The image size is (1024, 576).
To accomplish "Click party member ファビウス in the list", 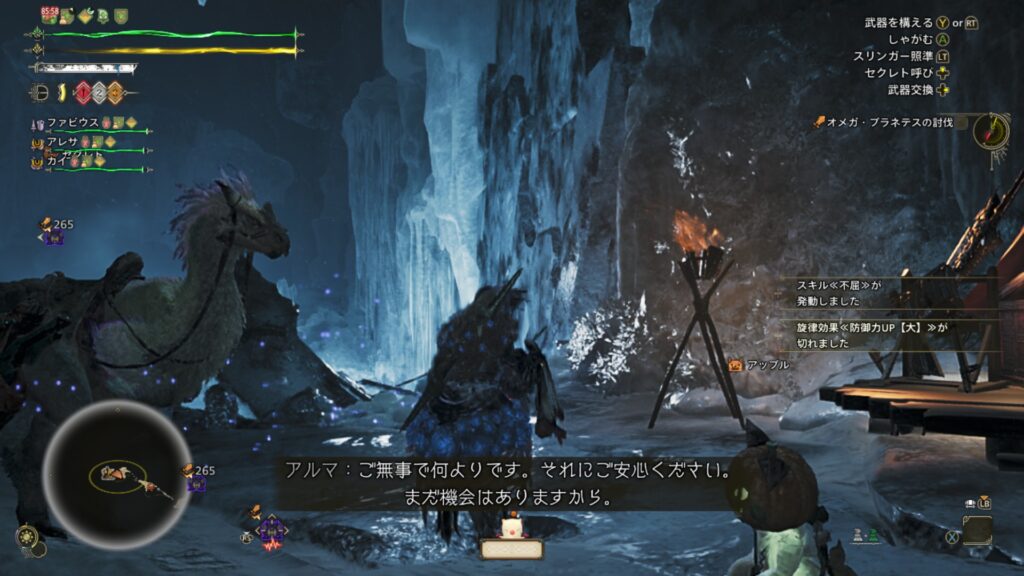I will tap(74, 122).
